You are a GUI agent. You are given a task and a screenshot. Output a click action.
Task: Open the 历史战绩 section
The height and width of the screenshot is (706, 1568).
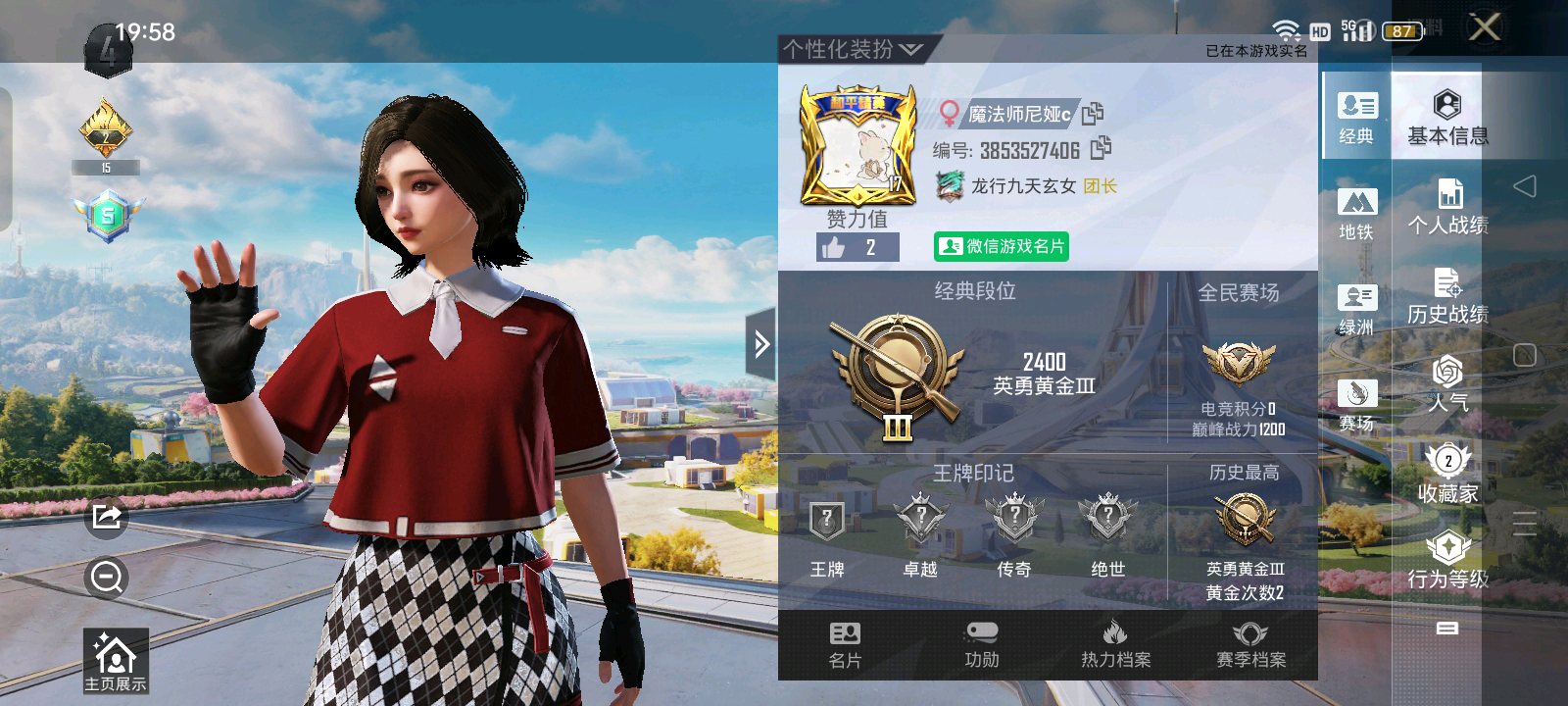point(1446,296)
